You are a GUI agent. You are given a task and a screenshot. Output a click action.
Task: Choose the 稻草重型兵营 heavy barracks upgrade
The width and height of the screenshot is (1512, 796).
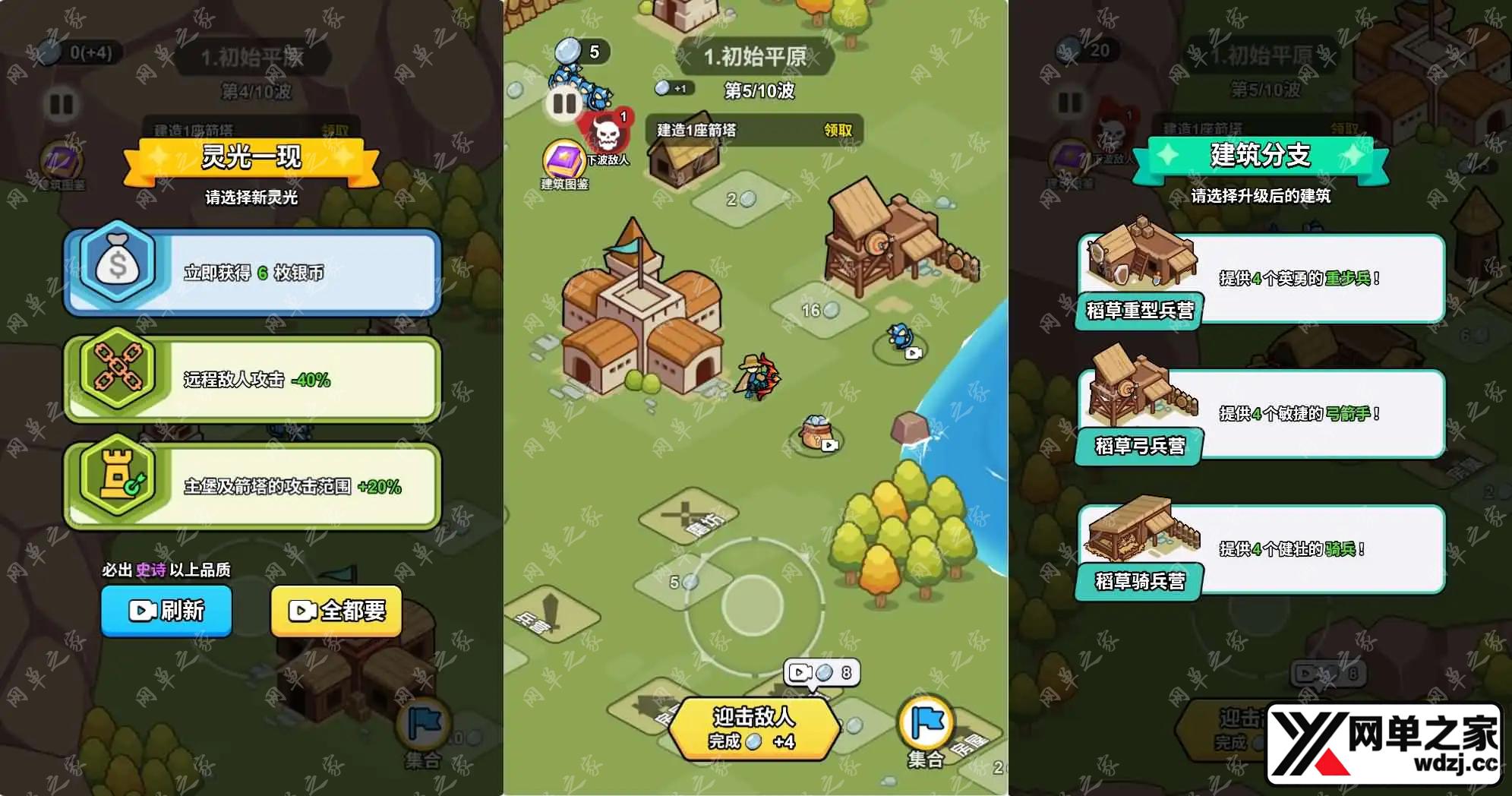pyautogui.click(x=1261, y=279)
